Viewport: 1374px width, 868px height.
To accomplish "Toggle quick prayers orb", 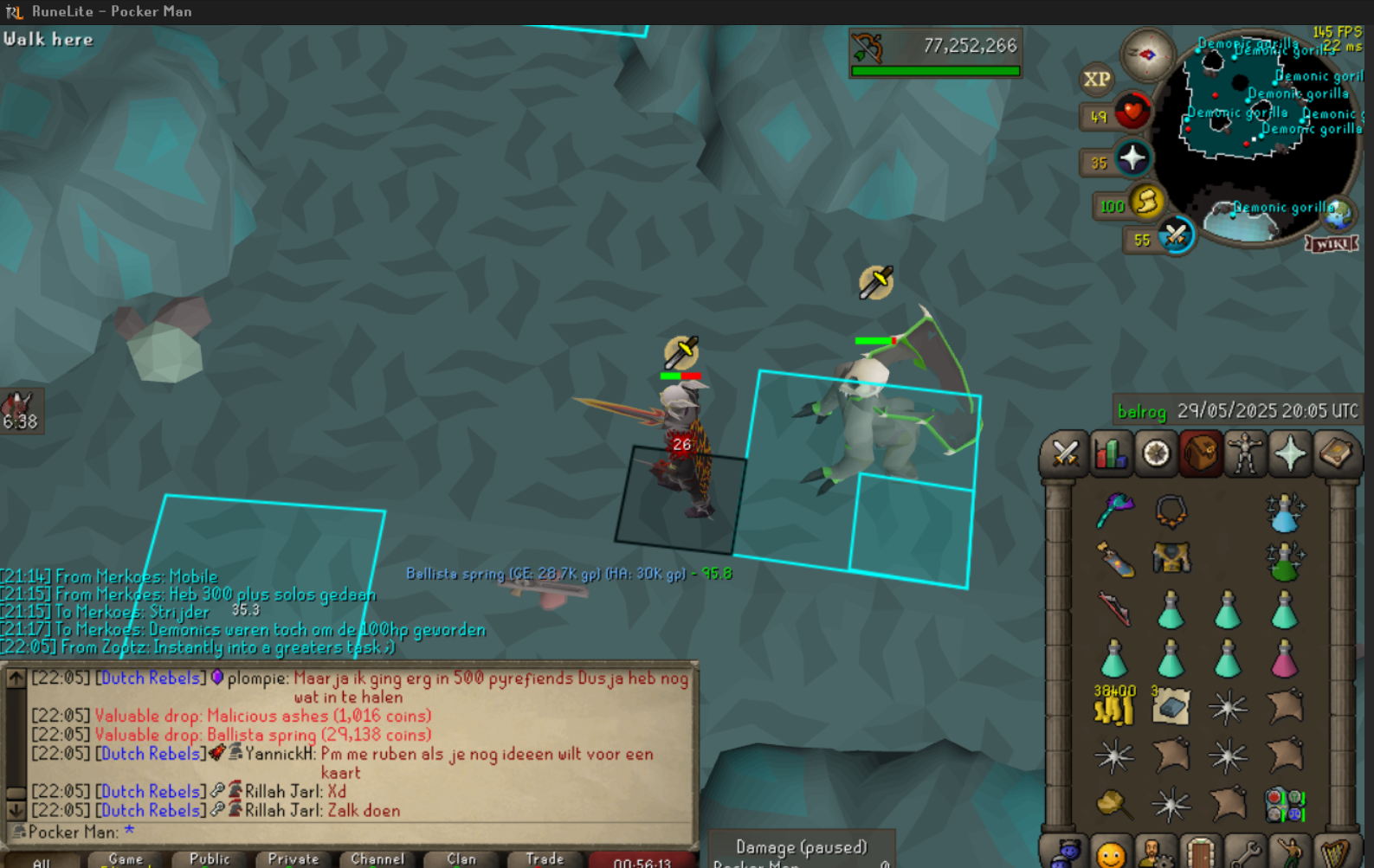I will tap(1132, 159).
